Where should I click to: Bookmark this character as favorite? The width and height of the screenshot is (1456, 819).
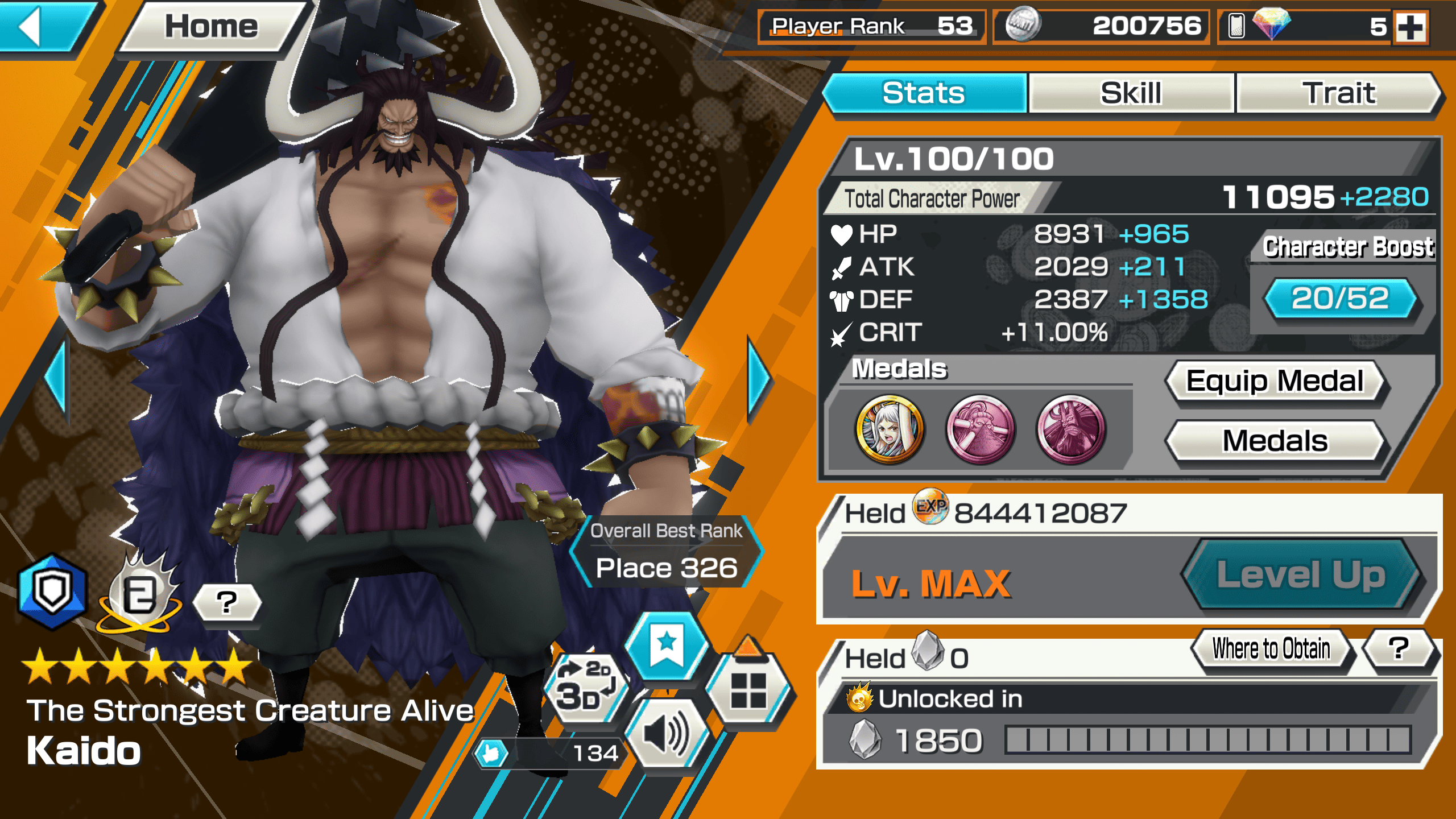click(x=667, y=646)
